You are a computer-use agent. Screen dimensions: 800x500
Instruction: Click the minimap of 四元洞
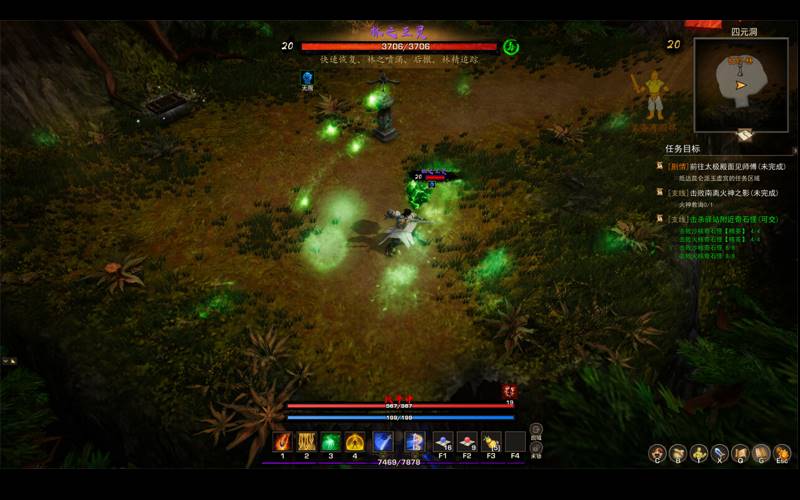tap(741, 85)
